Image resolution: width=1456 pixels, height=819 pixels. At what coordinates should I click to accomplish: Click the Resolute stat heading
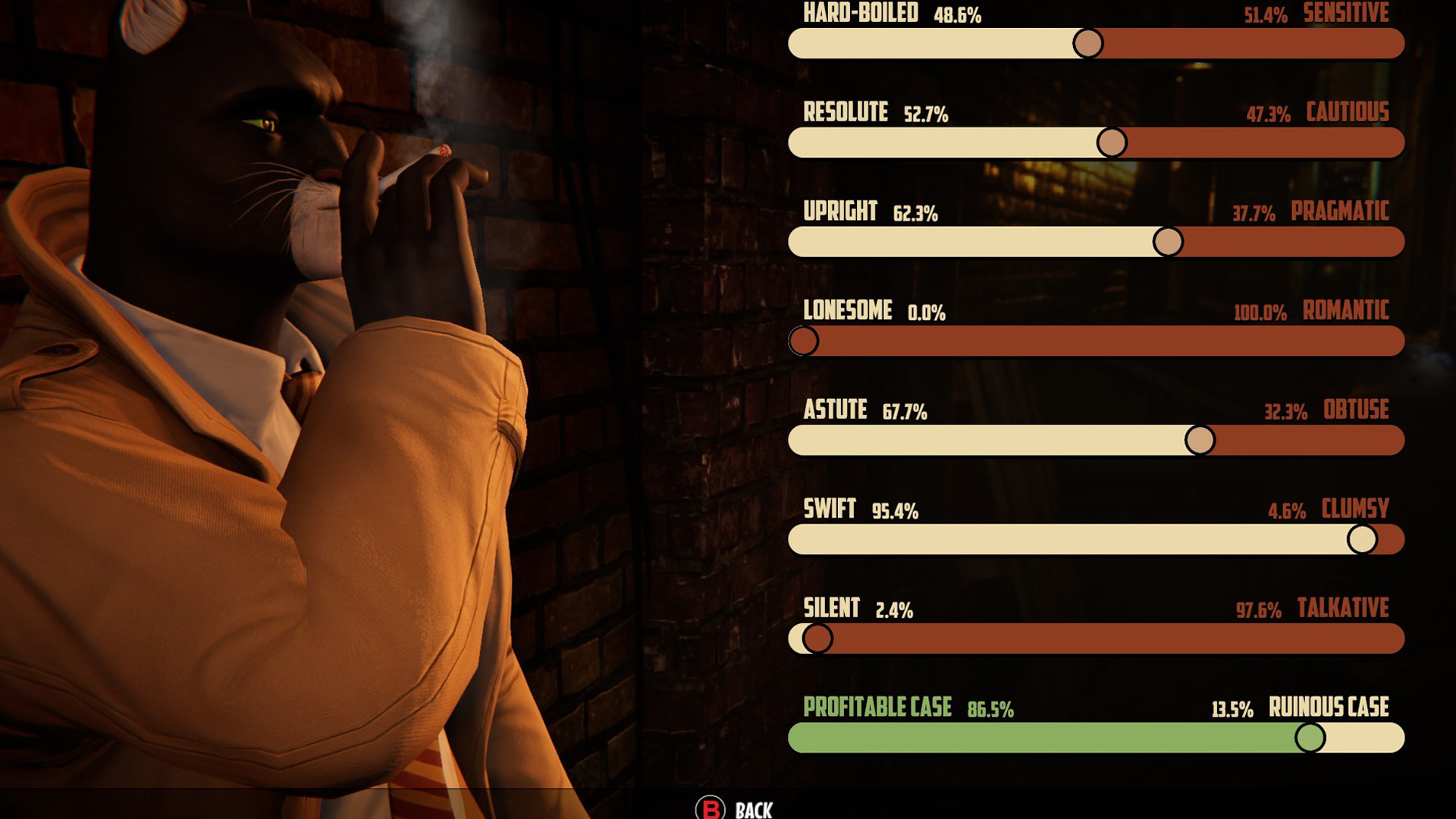(x=846, y=112)
